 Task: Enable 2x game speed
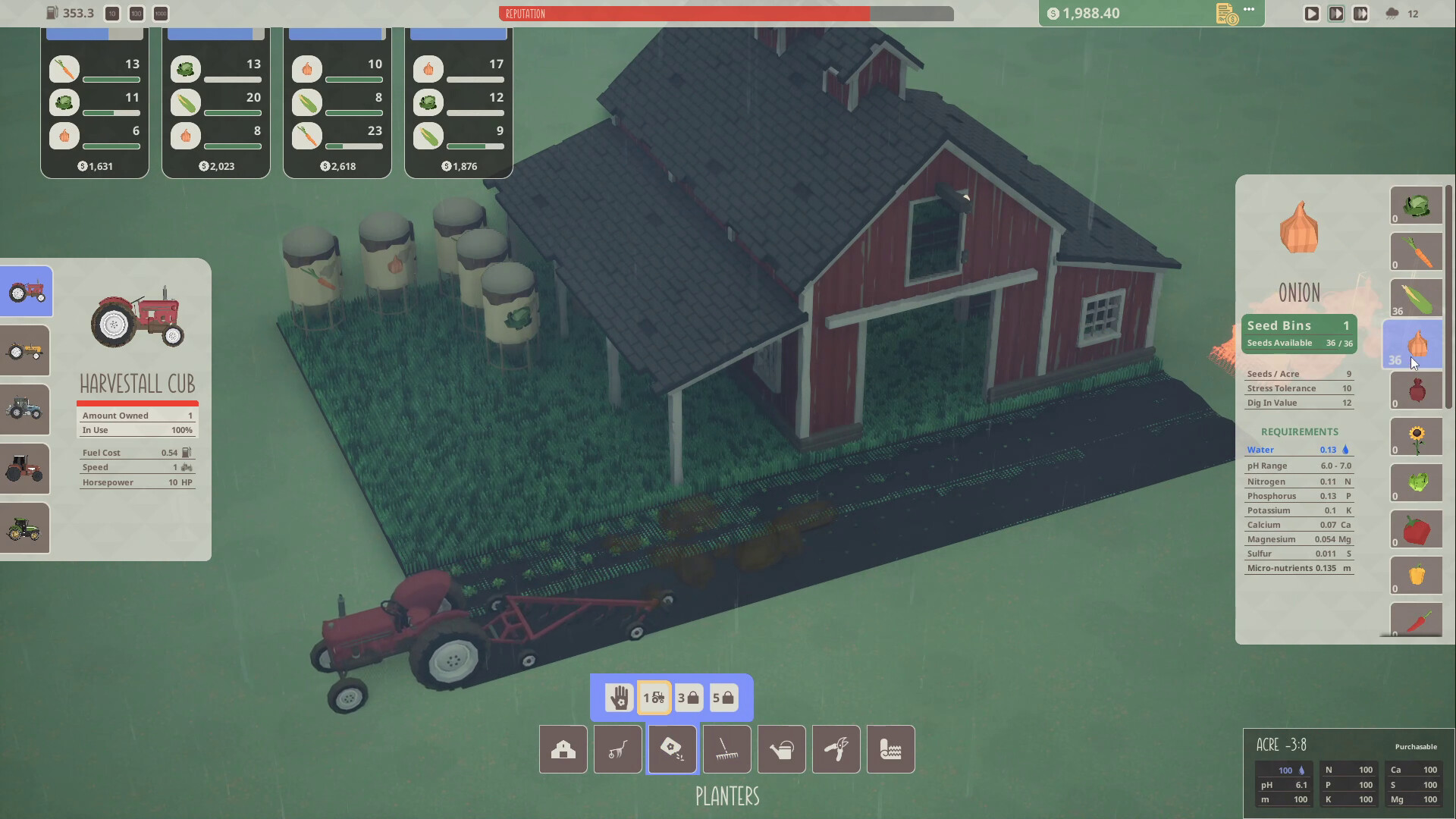point(1337,13)
